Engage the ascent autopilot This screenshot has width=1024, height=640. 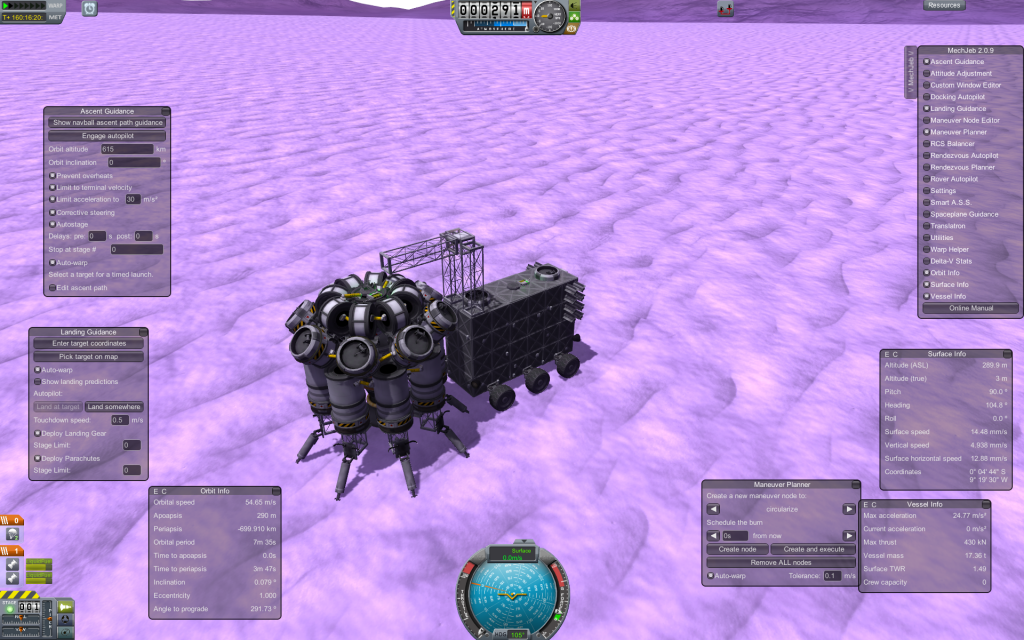tap(107, 135)
